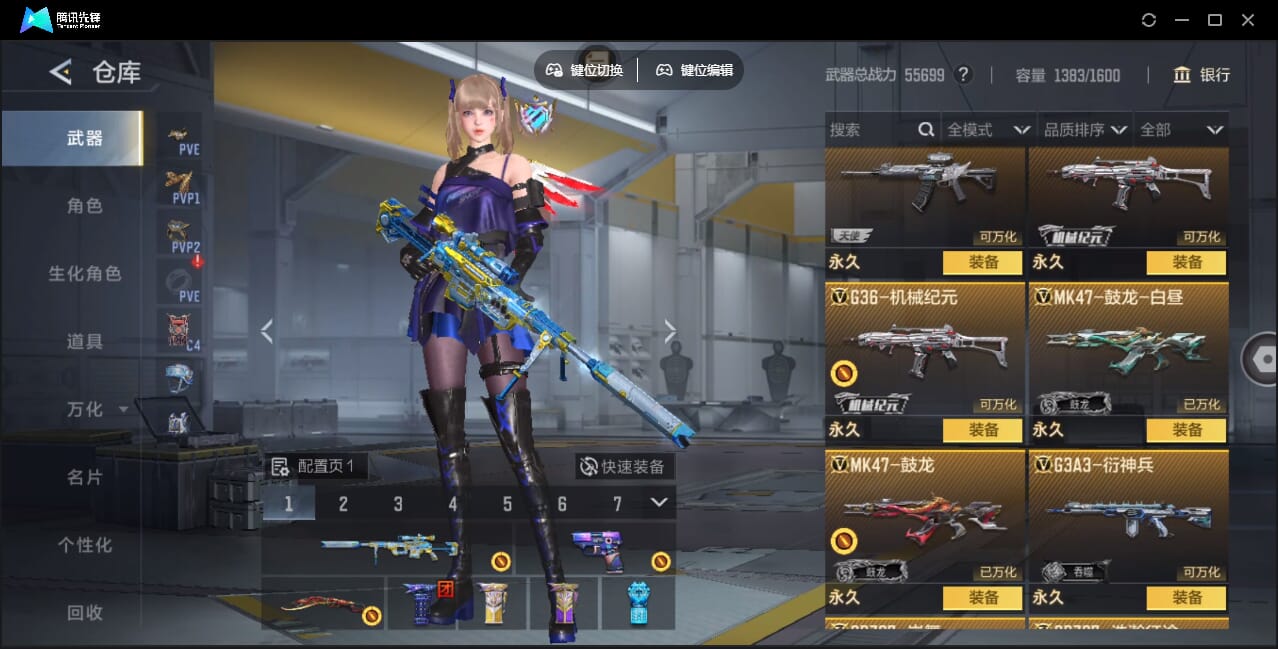Image resolution: width=1278 pixels, height=649 pixels.
Task: Equip the G3A3-衍神兵 weapon
Action: (x=1187, y=598)
